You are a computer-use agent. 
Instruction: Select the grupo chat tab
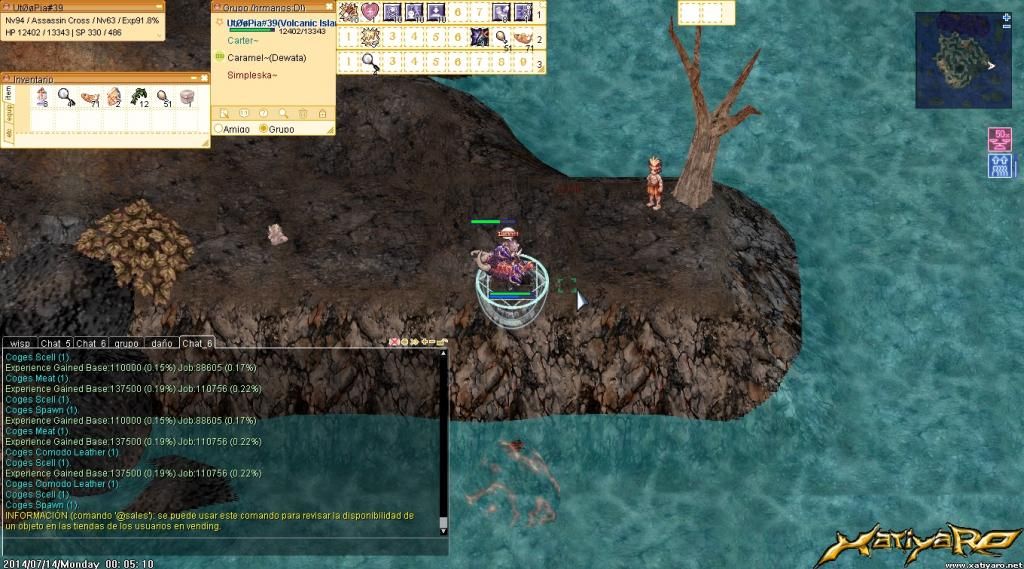tap(125, 343)
